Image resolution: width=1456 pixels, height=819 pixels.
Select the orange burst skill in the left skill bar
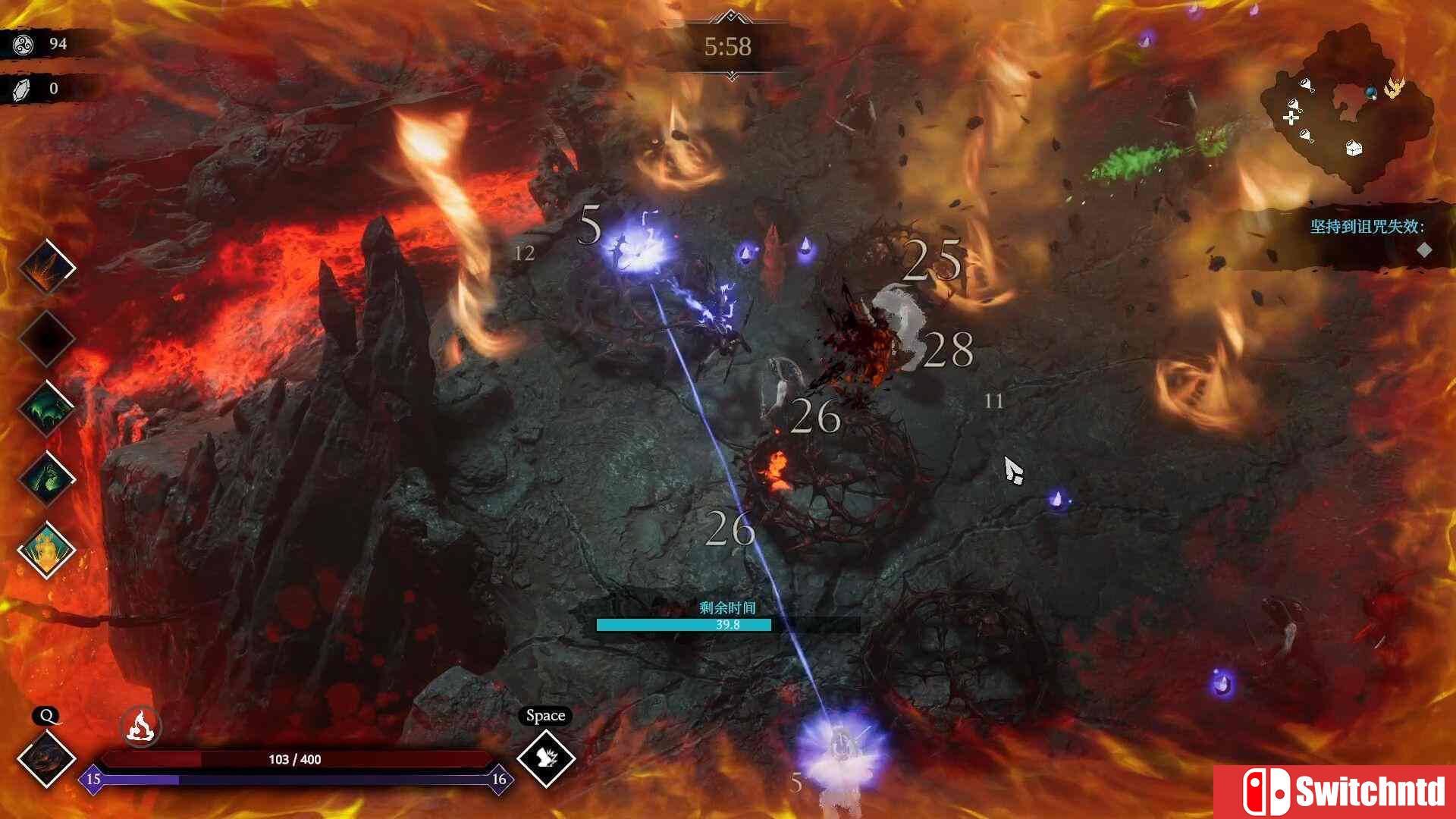[45, 266]
